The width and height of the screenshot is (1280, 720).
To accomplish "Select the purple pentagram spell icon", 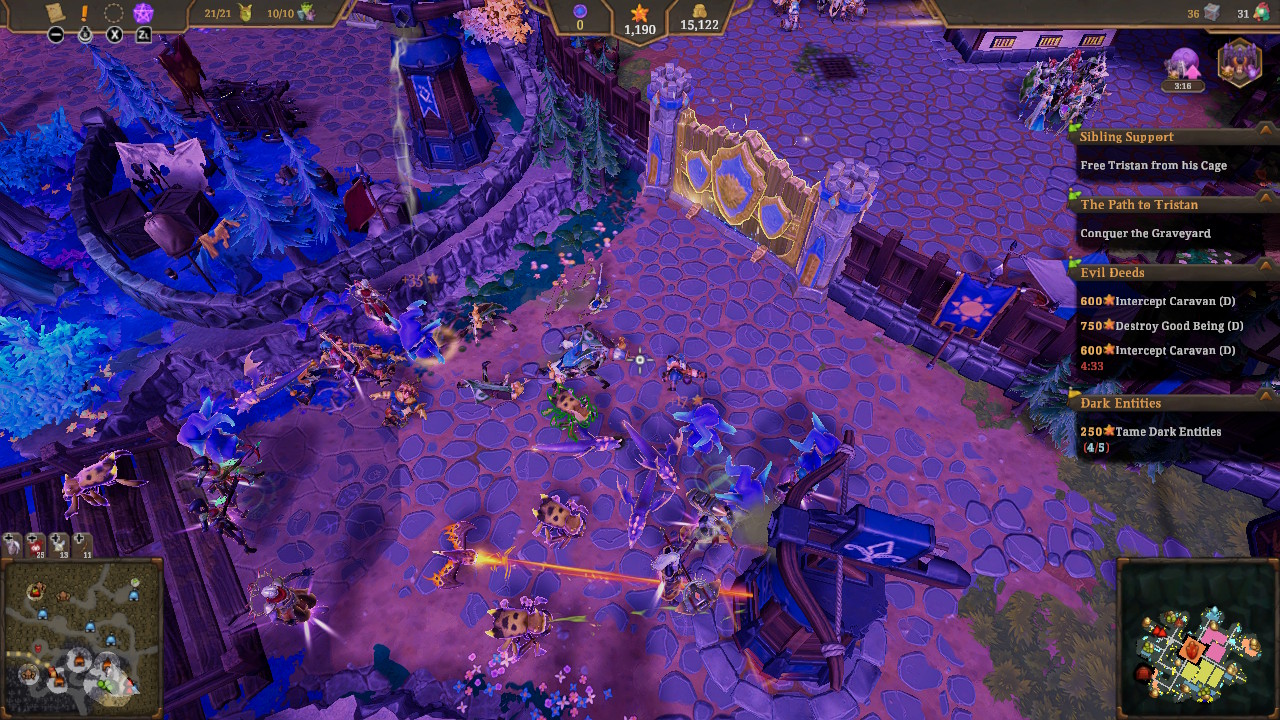I will point(143,13).
